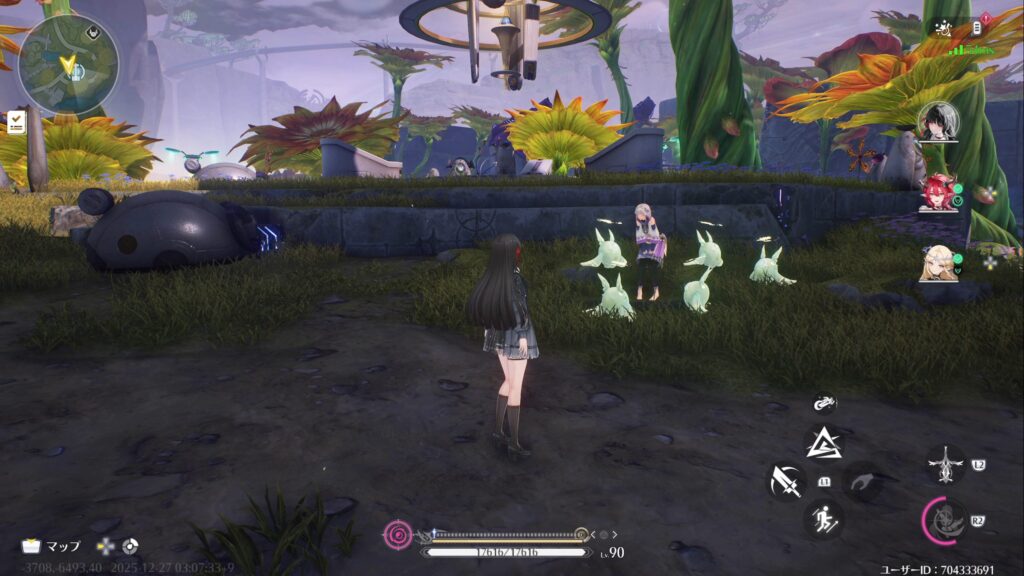Open the マップ map button
Viewport: 1024px width, 576px height.
[52, 546]
